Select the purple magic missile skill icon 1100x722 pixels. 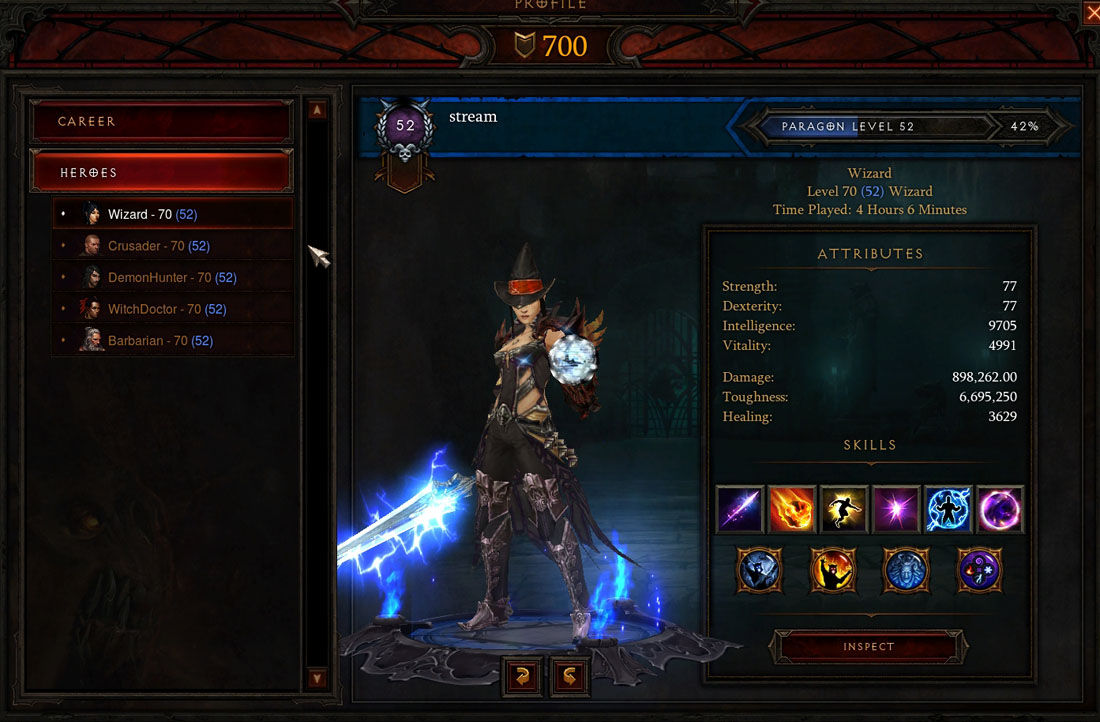tap(740, 509)
